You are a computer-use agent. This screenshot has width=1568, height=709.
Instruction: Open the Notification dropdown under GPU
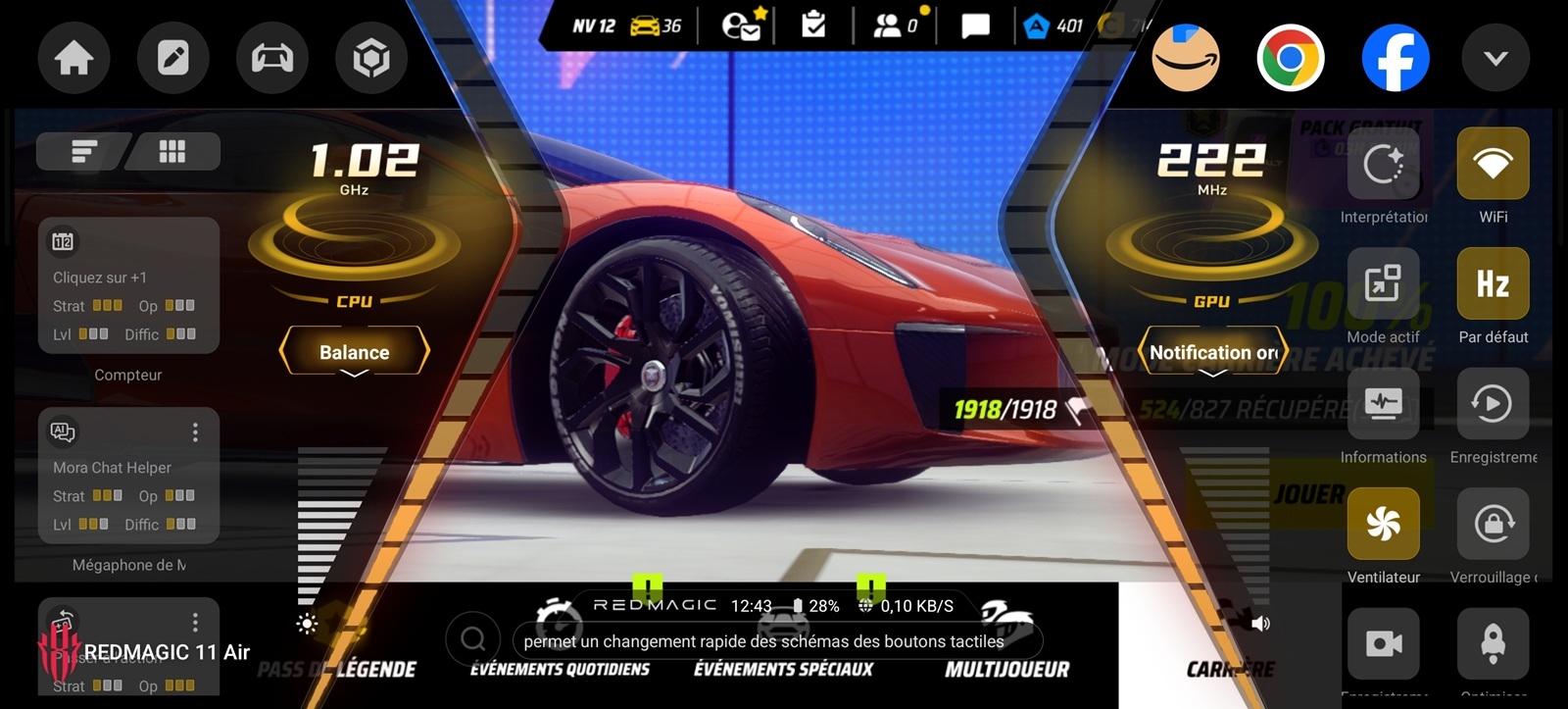coord(1212,351)
